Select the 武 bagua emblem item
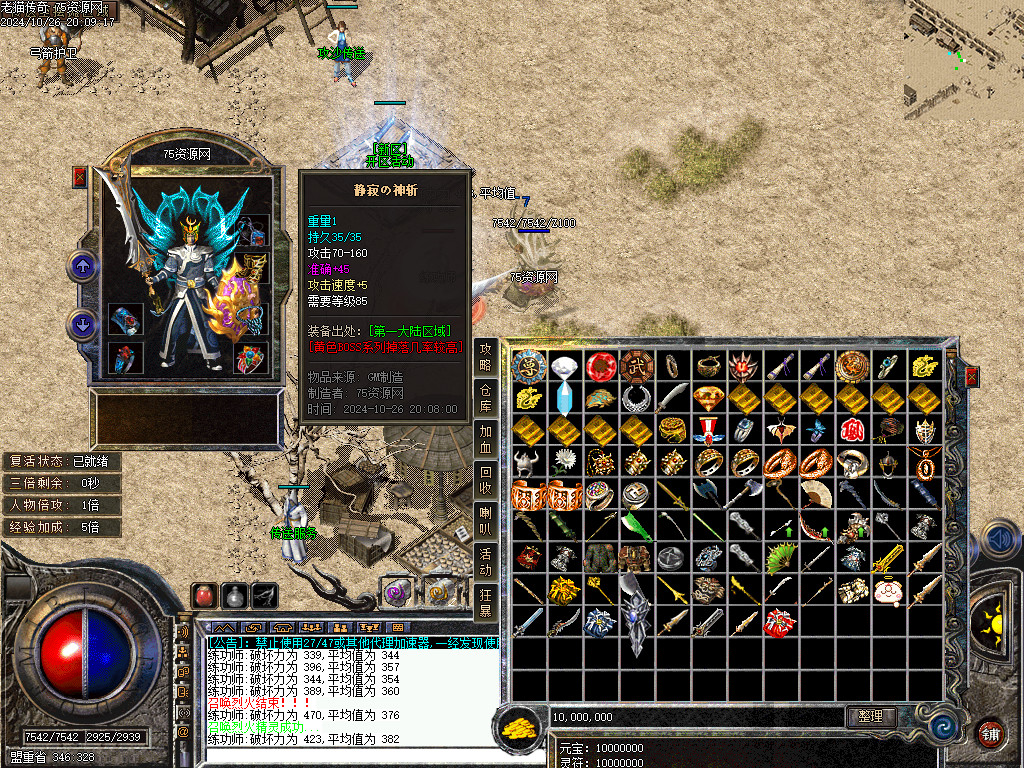This screenshot has height=768, width=1024. coord(636,367)
